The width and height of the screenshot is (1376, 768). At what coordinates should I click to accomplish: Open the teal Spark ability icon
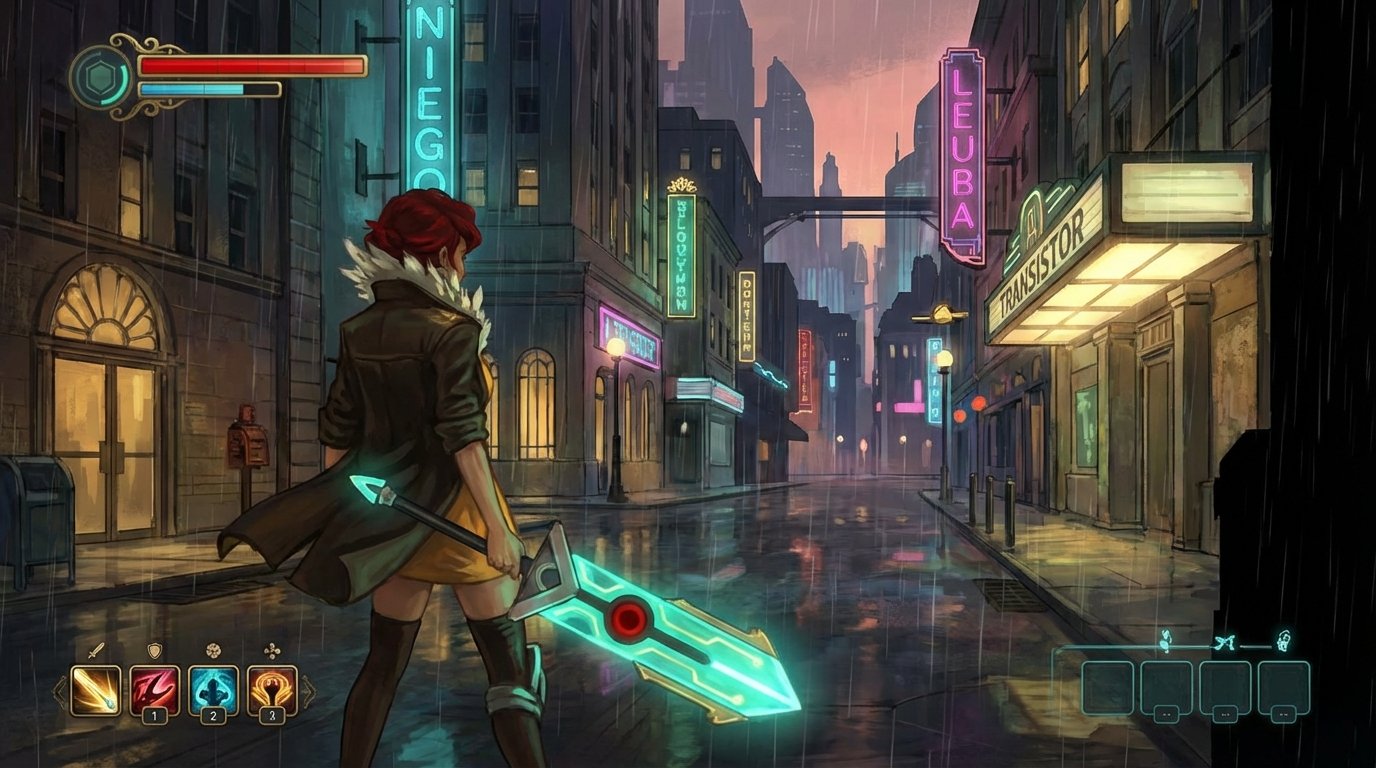pos(213,690)
